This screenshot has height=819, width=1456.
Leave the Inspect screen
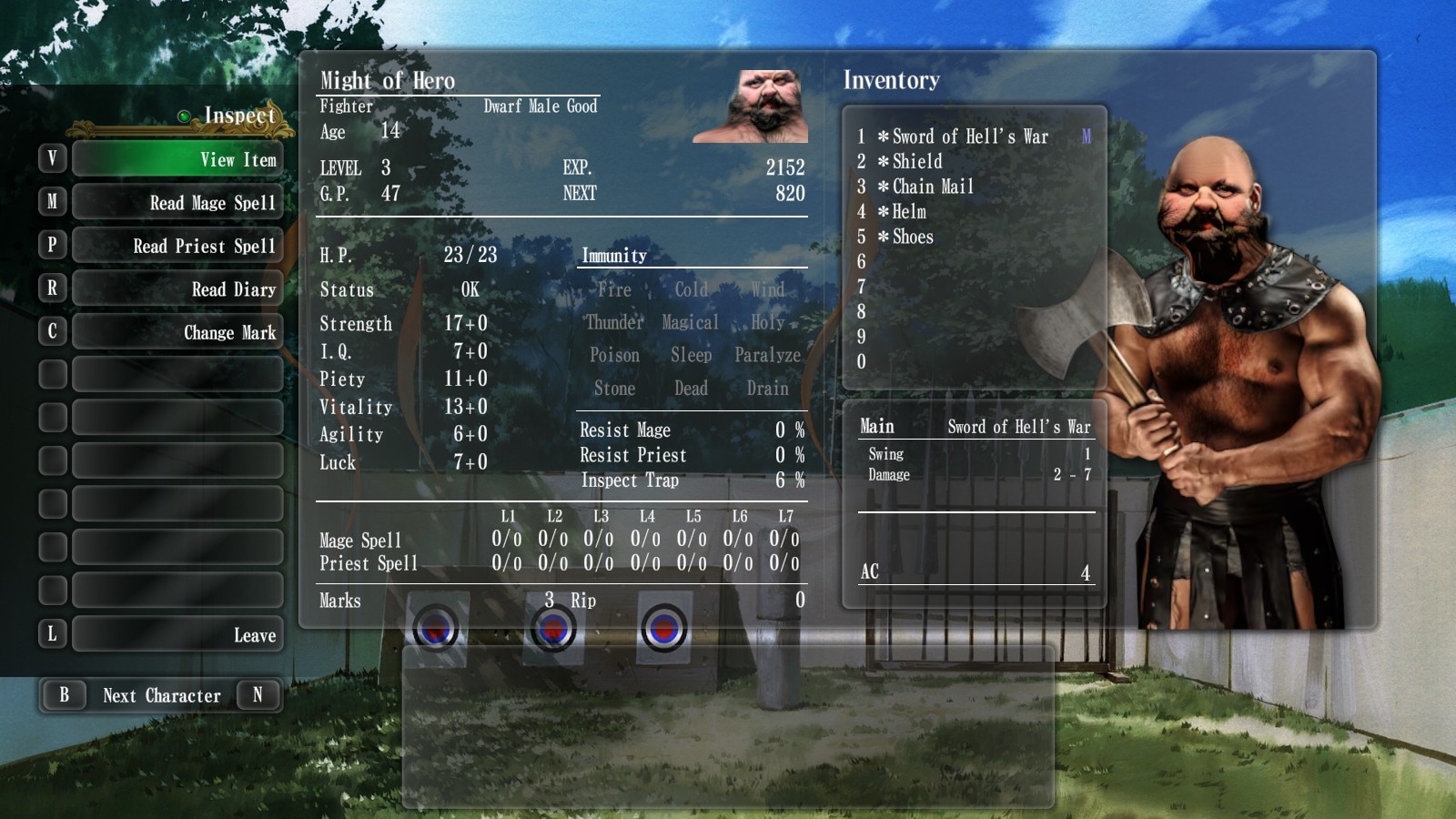click(177, 634)
